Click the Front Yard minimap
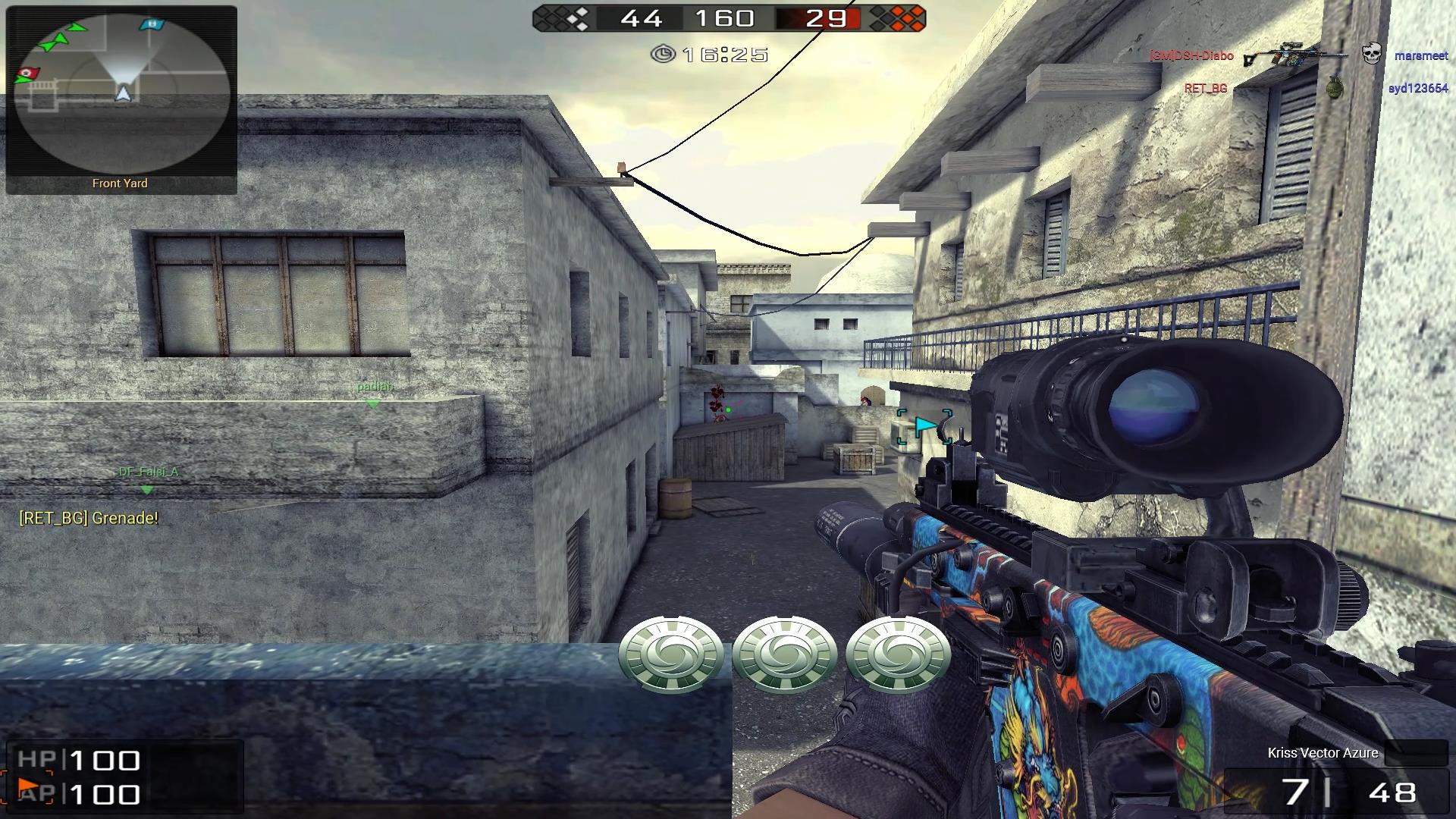The image size is (1456, 819). tap(121, 95)
